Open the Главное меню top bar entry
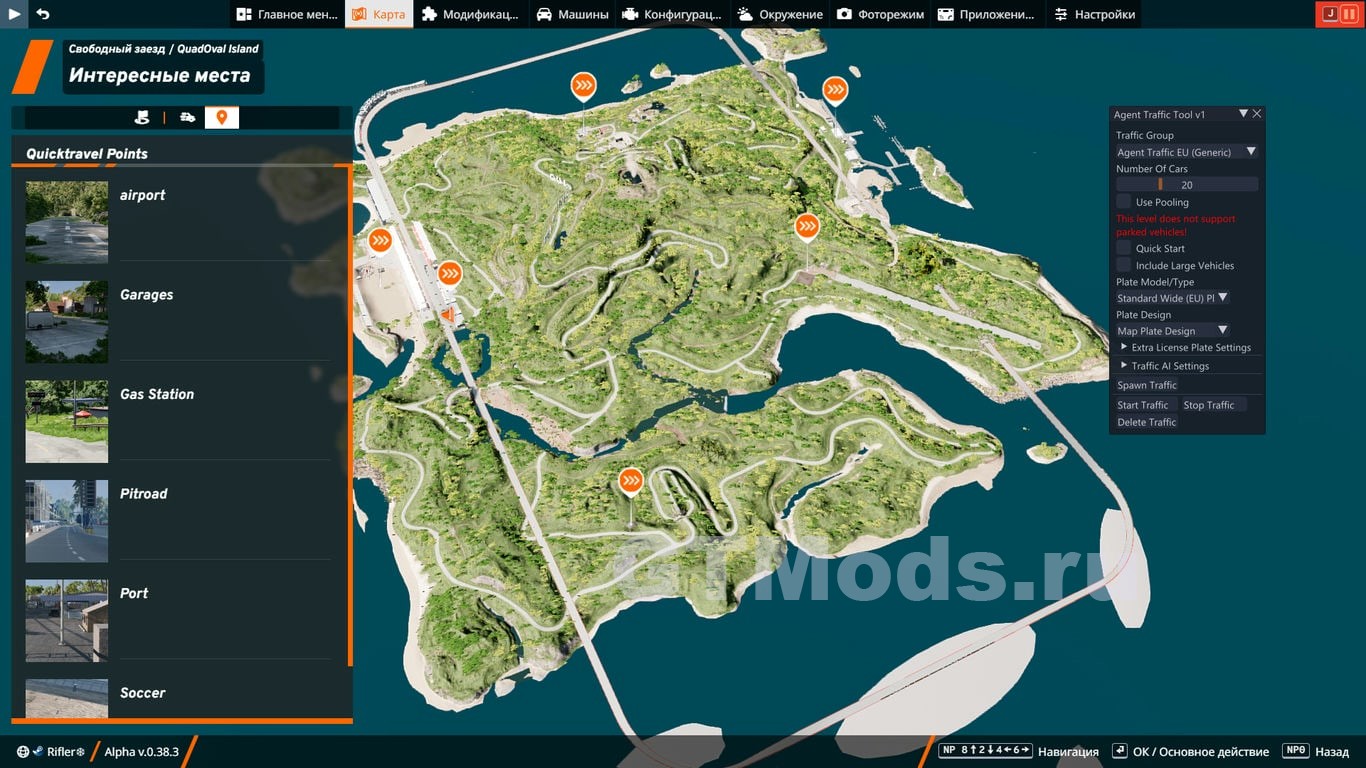The width and height of the screenshot is (1366, 768). pyautogui.click(x=287, y=14)
